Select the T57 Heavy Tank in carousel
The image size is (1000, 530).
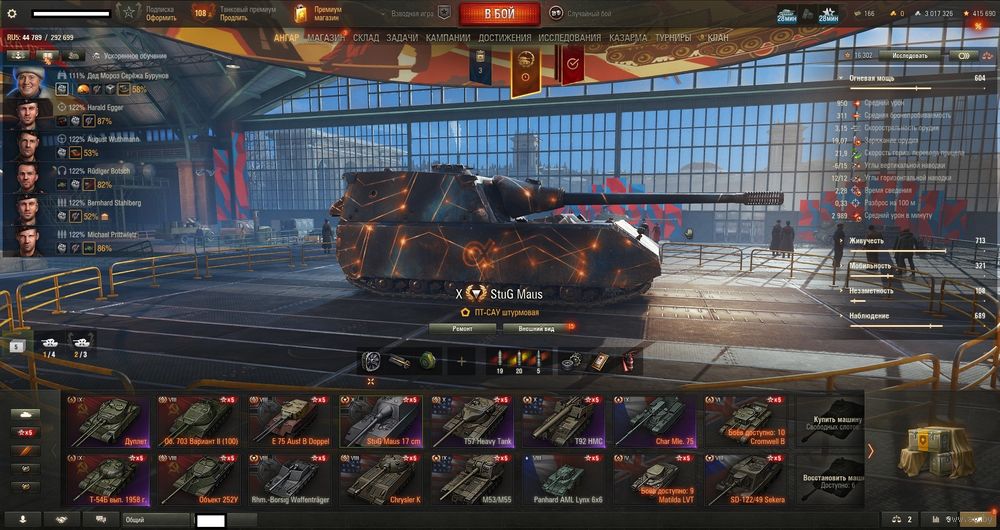pyautogui.click(x=469, y=420)
